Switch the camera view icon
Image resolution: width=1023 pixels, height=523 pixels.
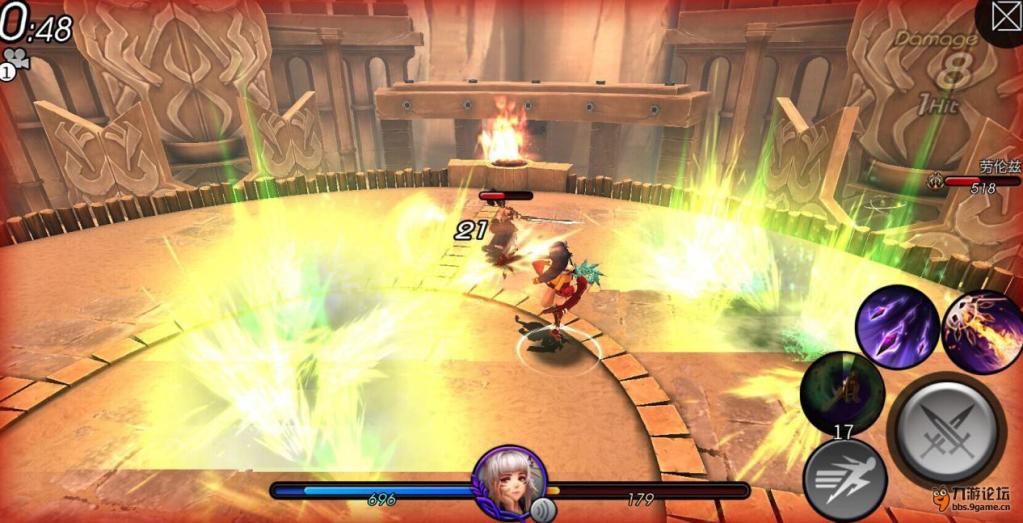point(17,60)
